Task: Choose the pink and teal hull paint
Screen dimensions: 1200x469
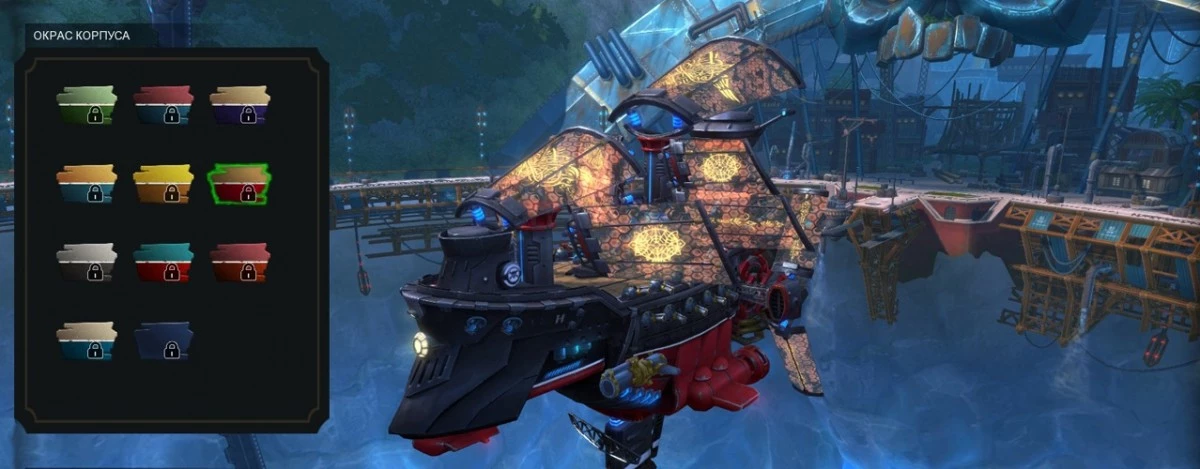Action: (x=163, y=105)
